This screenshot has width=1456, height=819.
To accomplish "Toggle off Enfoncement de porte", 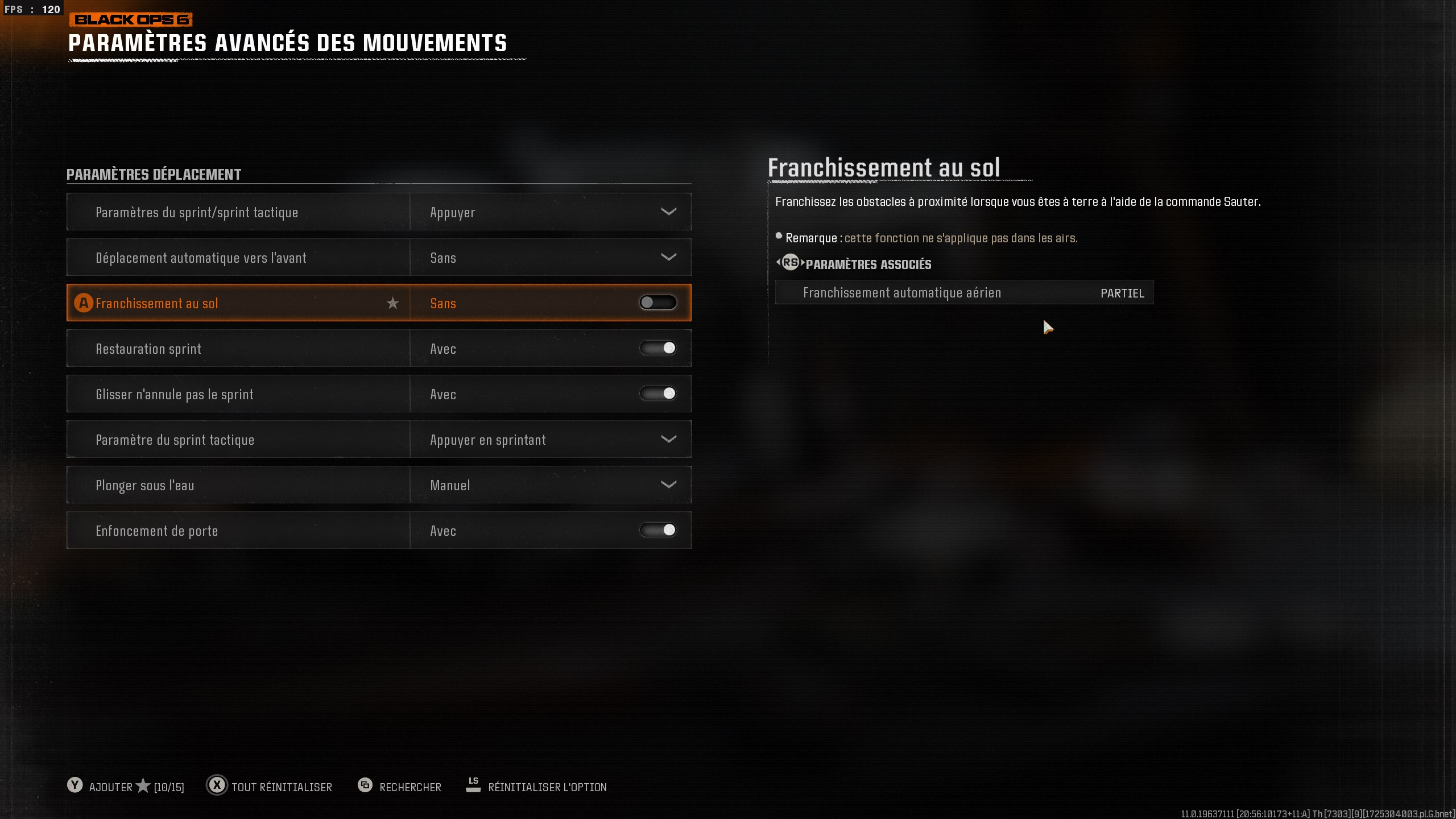I will [x=657, y=530].
